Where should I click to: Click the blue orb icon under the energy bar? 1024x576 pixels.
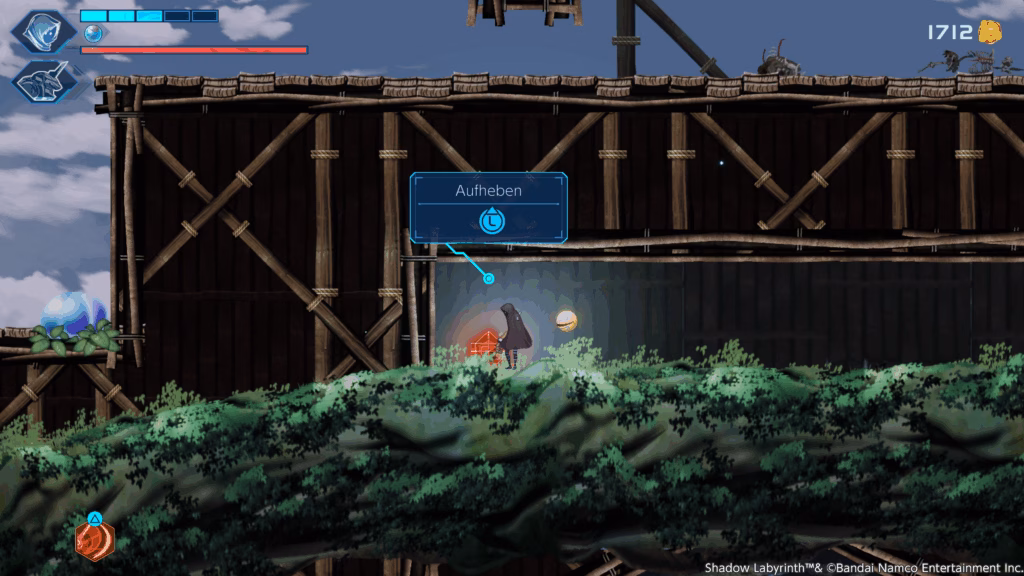[93, 33]
